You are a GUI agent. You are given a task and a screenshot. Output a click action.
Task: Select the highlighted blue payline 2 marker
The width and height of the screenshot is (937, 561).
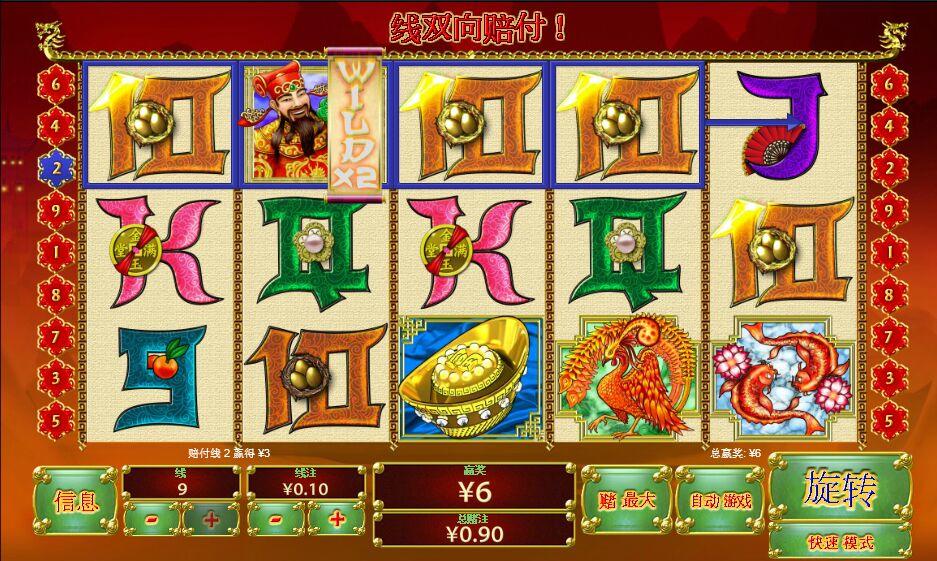point(57,168)
